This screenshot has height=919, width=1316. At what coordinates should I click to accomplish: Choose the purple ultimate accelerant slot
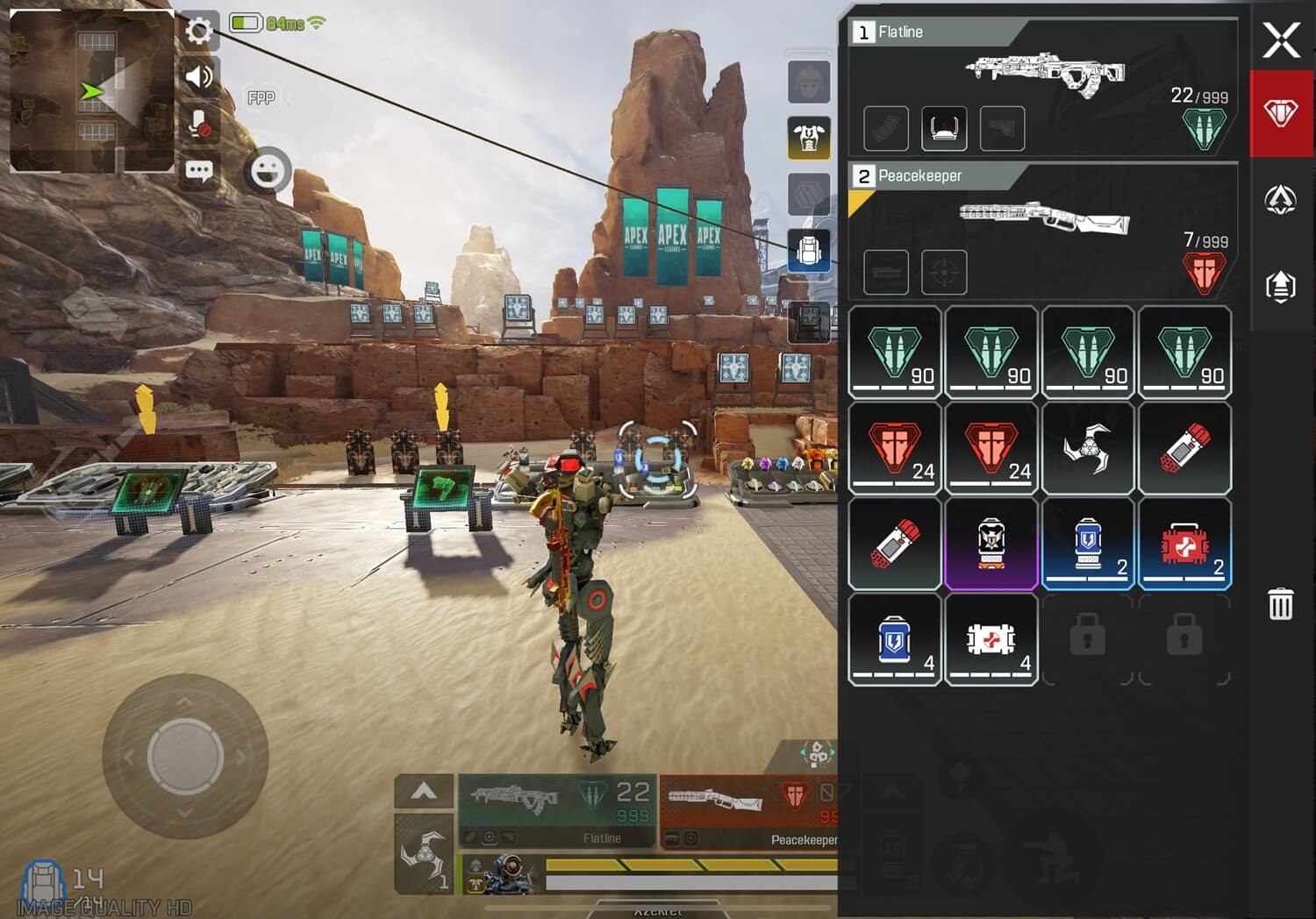coord(991,544)
